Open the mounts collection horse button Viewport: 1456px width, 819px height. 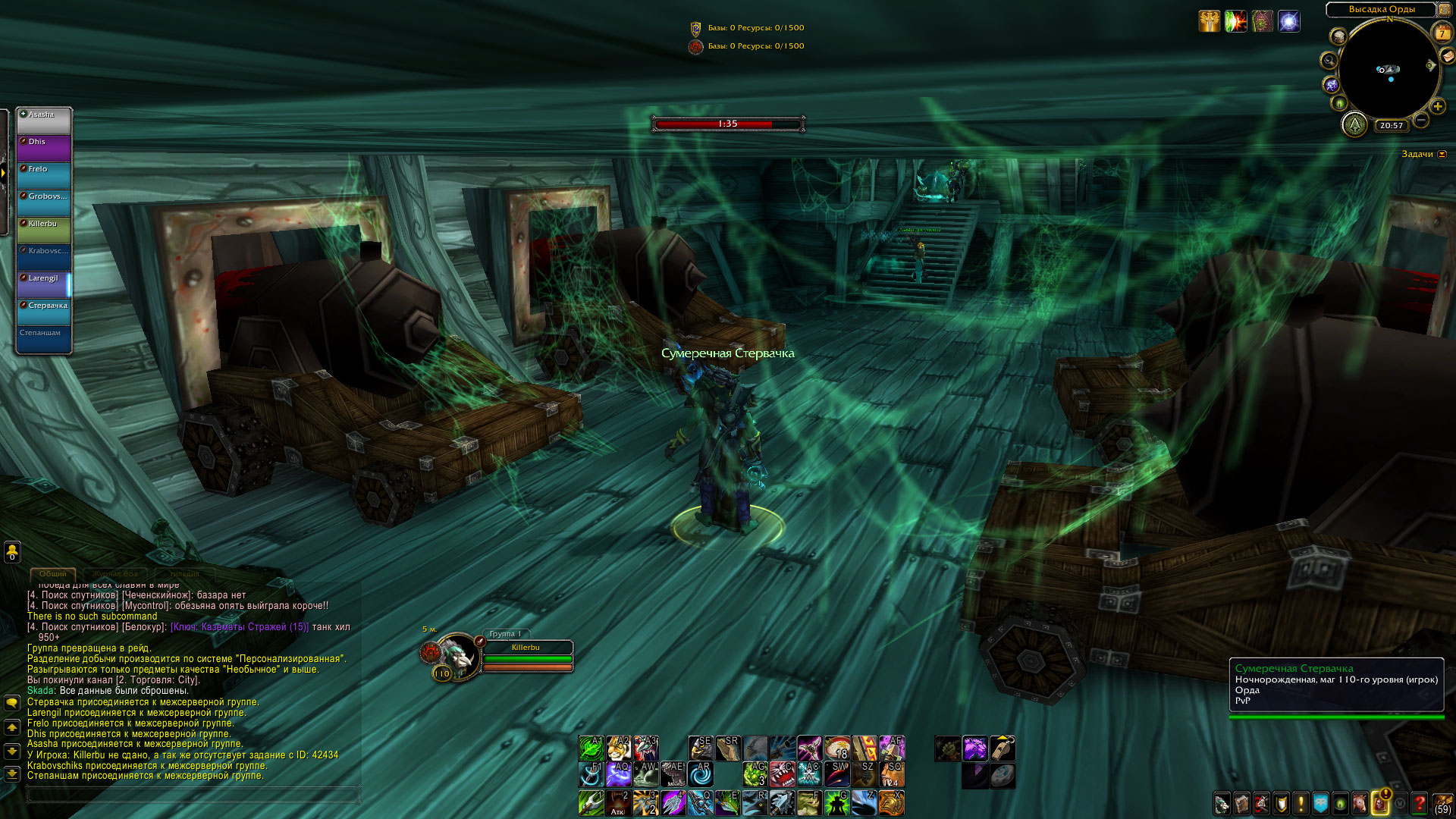click(1360, 803)
